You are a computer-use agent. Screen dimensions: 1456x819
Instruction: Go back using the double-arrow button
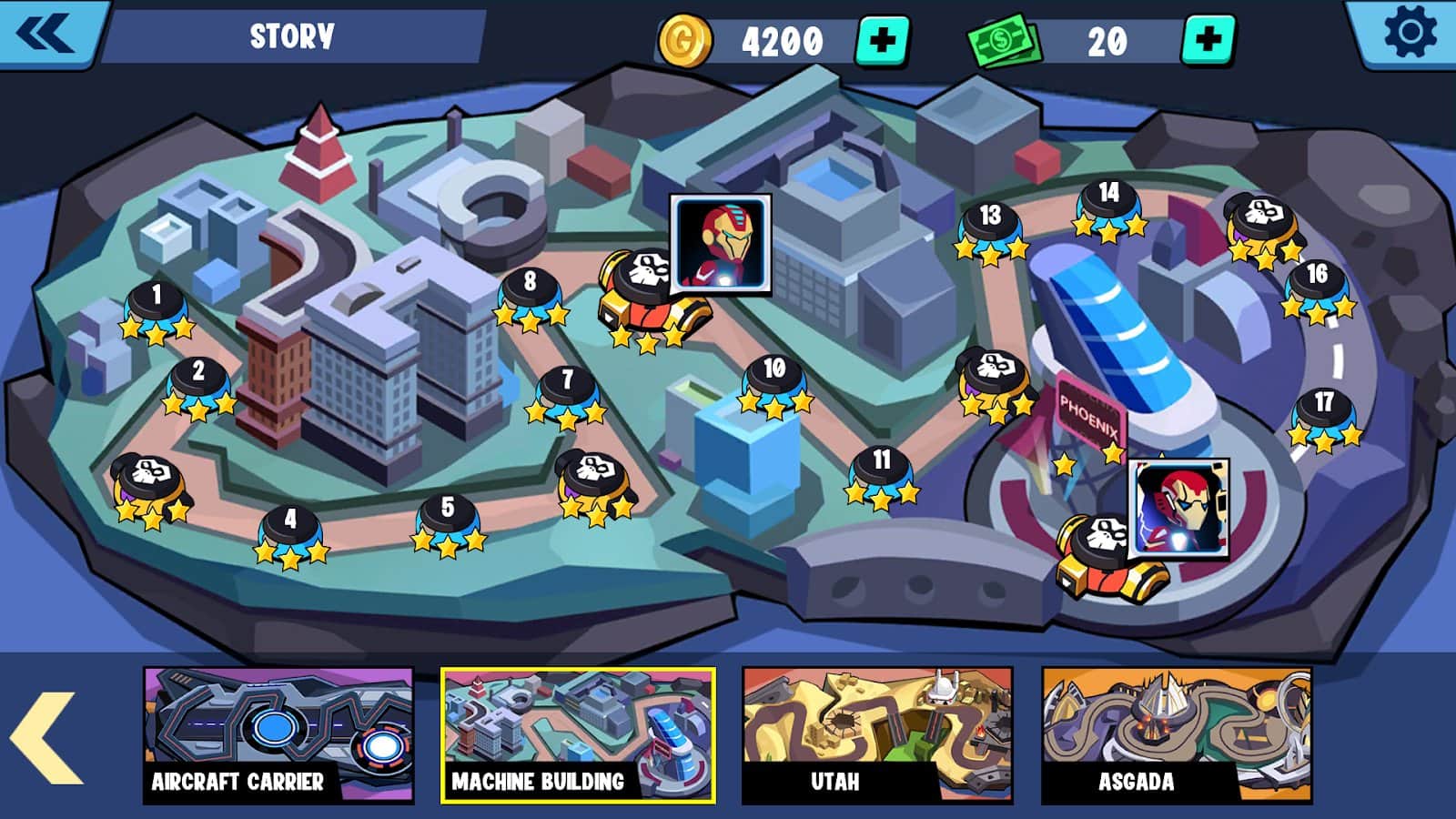[x=45, y=35]
